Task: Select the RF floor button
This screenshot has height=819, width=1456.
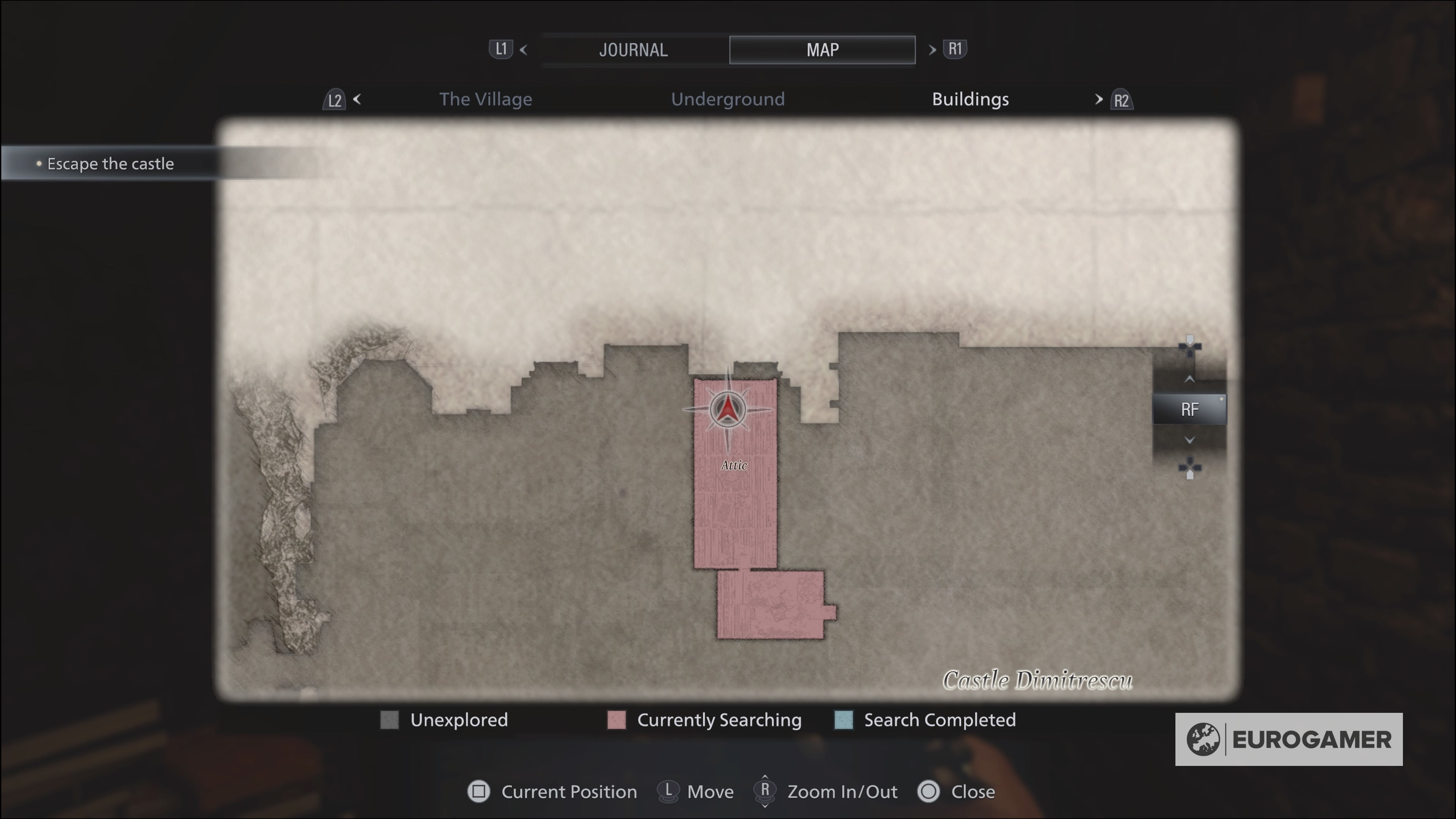Action: click(x=1189, y=409)
